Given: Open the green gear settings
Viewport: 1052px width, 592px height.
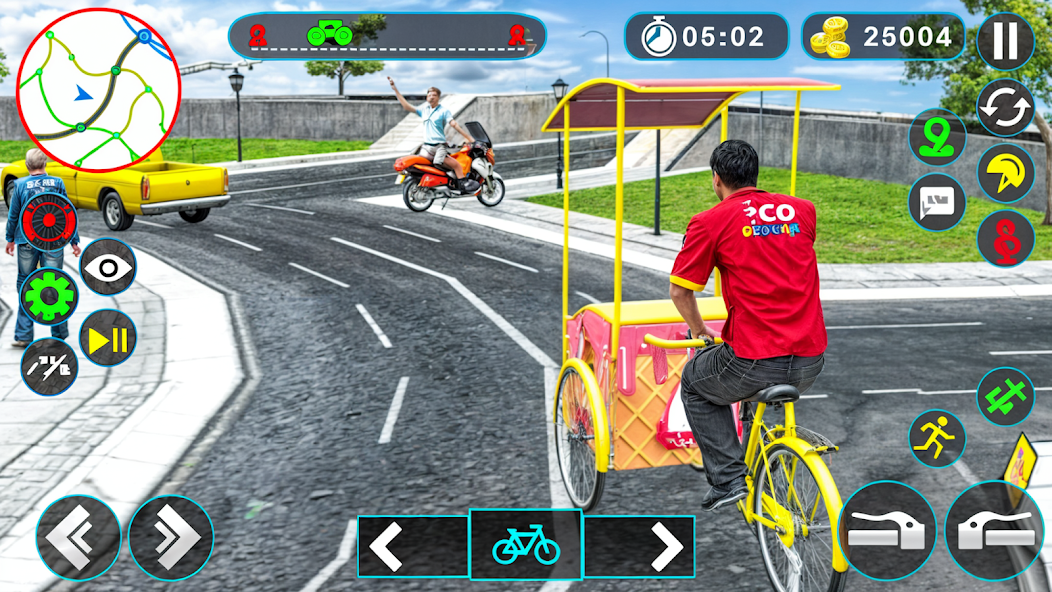Looking at the screenshot, I should coord(50,296).
